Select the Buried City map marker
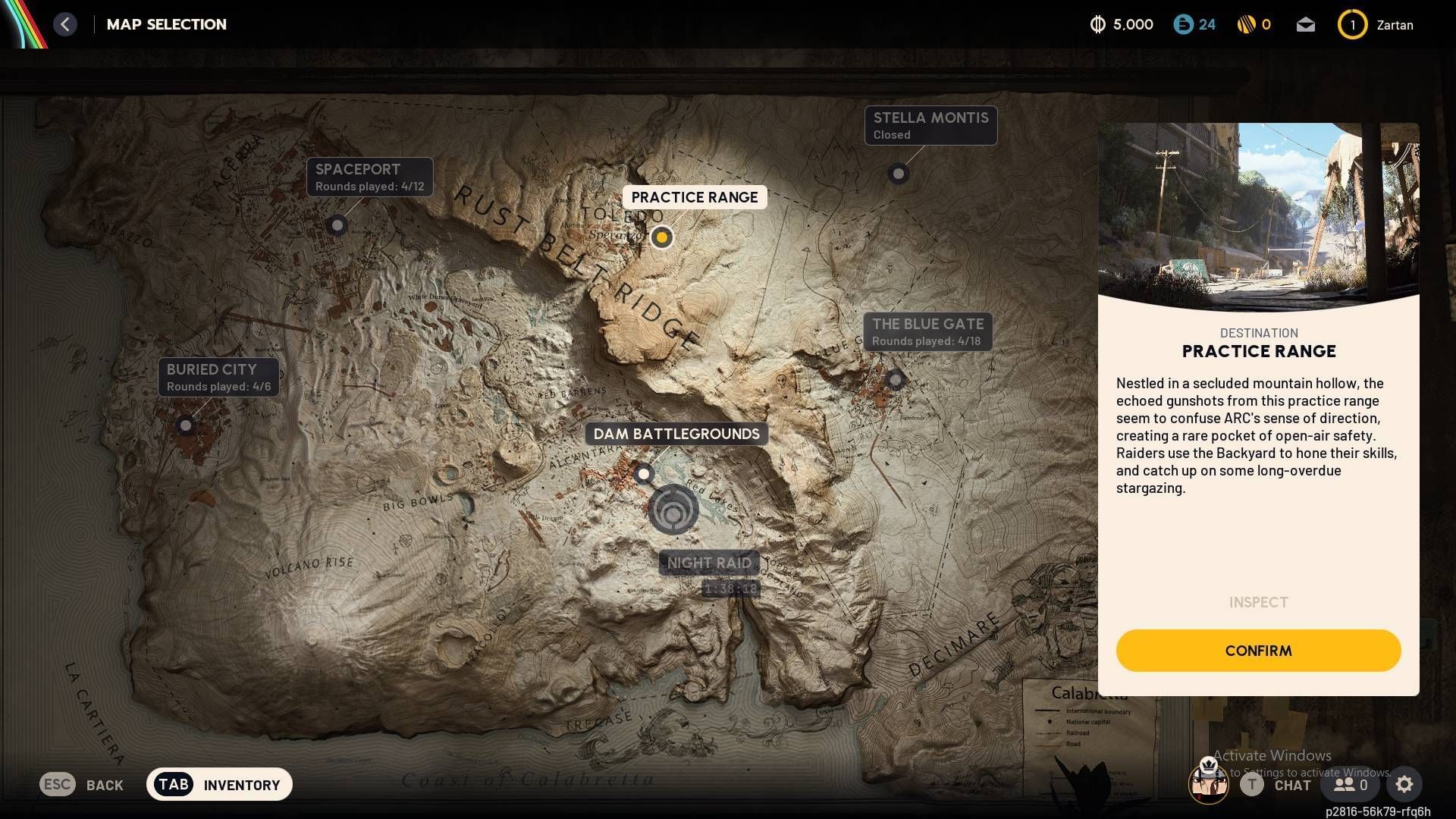This screenshot has width=1456, height=819. (186, 425)
